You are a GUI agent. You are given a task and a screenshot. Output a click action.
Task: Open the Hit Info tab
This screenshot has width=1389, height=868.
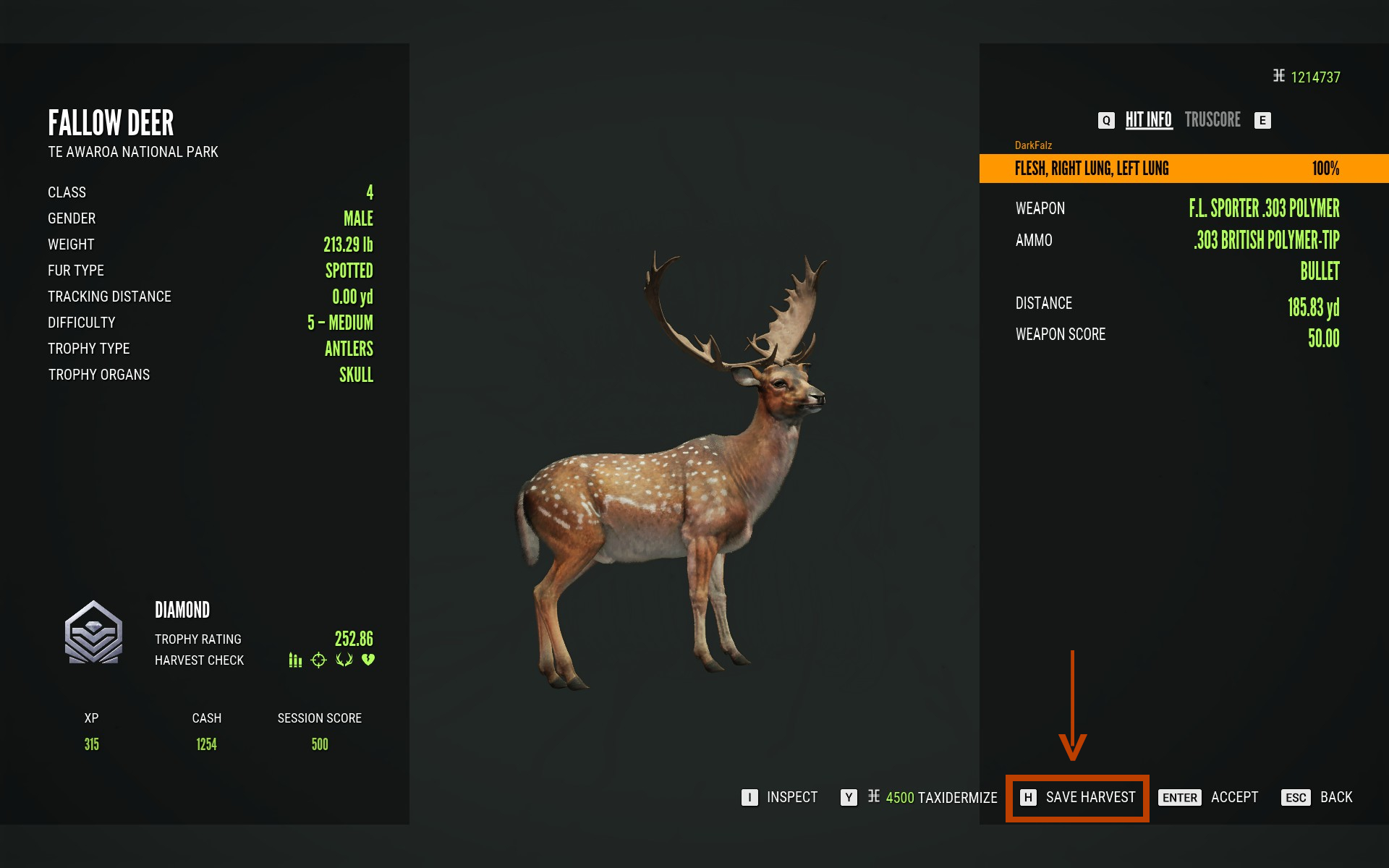[x=1148, y=120]
